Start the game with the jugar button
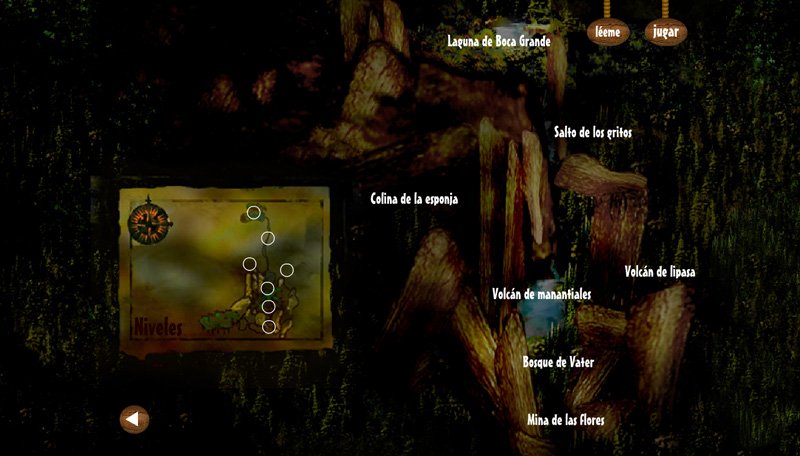800x456 pixels. pyautogui.click(x=665, y=32)
